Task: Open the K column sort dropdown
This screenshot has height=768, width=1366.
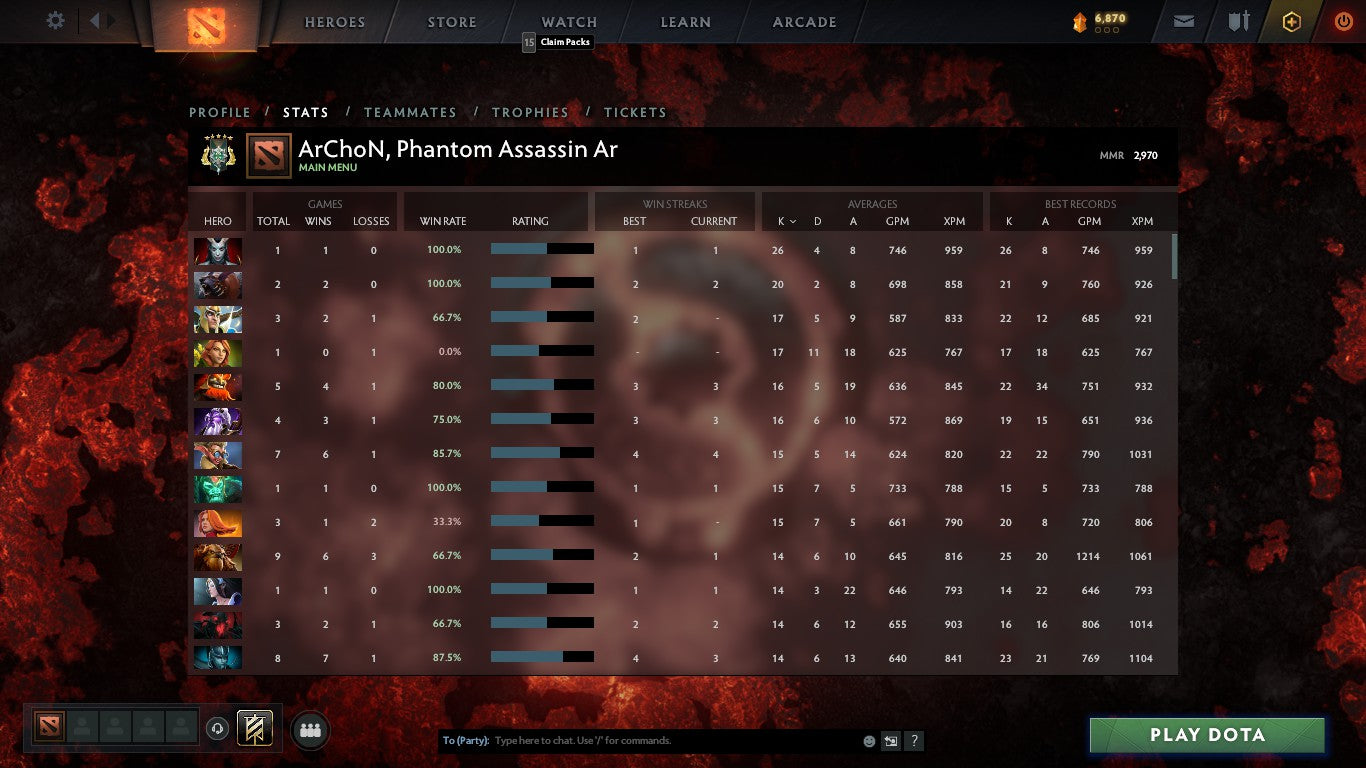Action: (789, 222)
